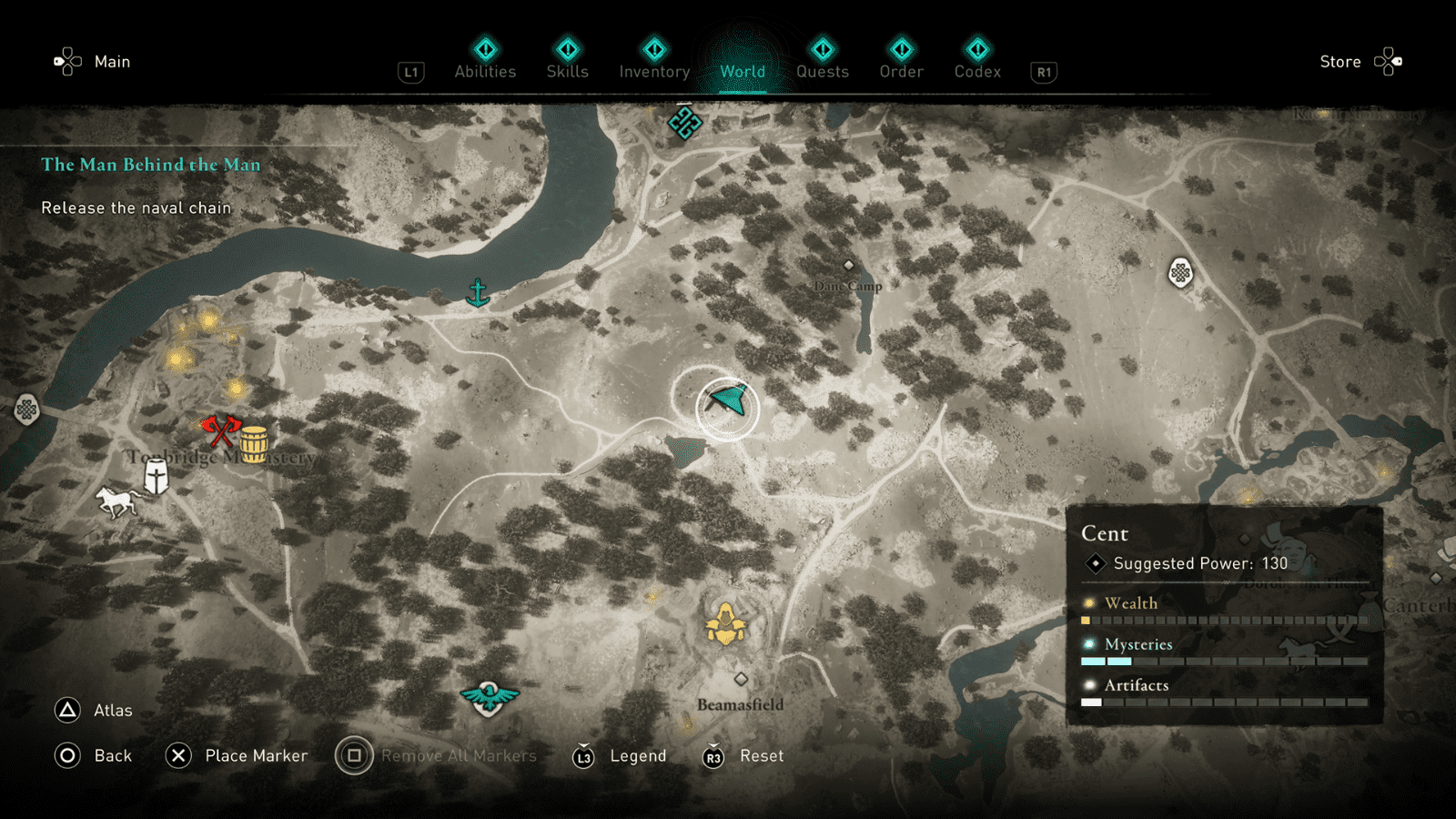Place a marker on the map
1456x819 pixels.
coord(258,755)
